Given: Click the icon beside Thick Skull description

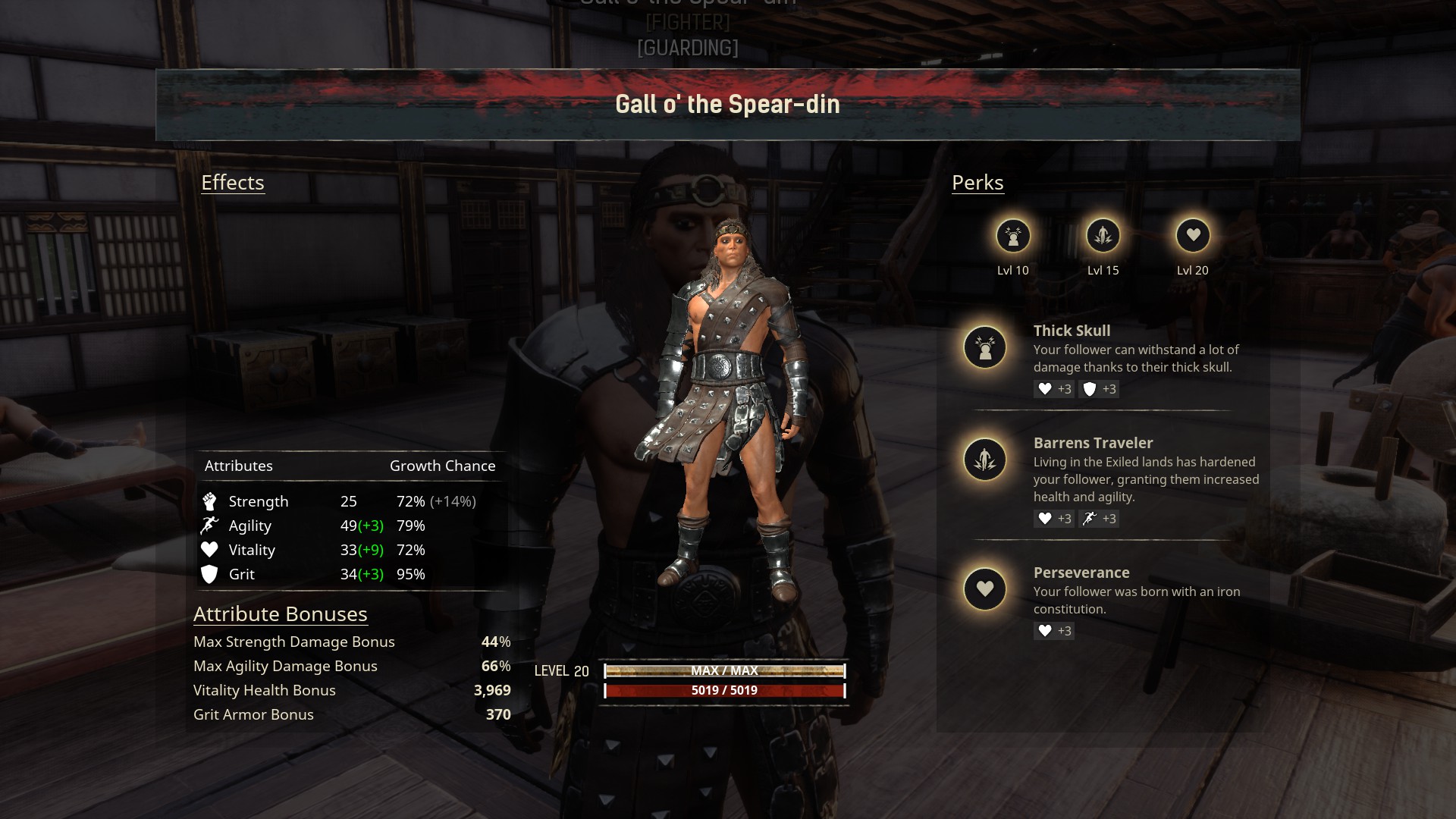Looking at the screenshot, I should click(x=985, y=347).
